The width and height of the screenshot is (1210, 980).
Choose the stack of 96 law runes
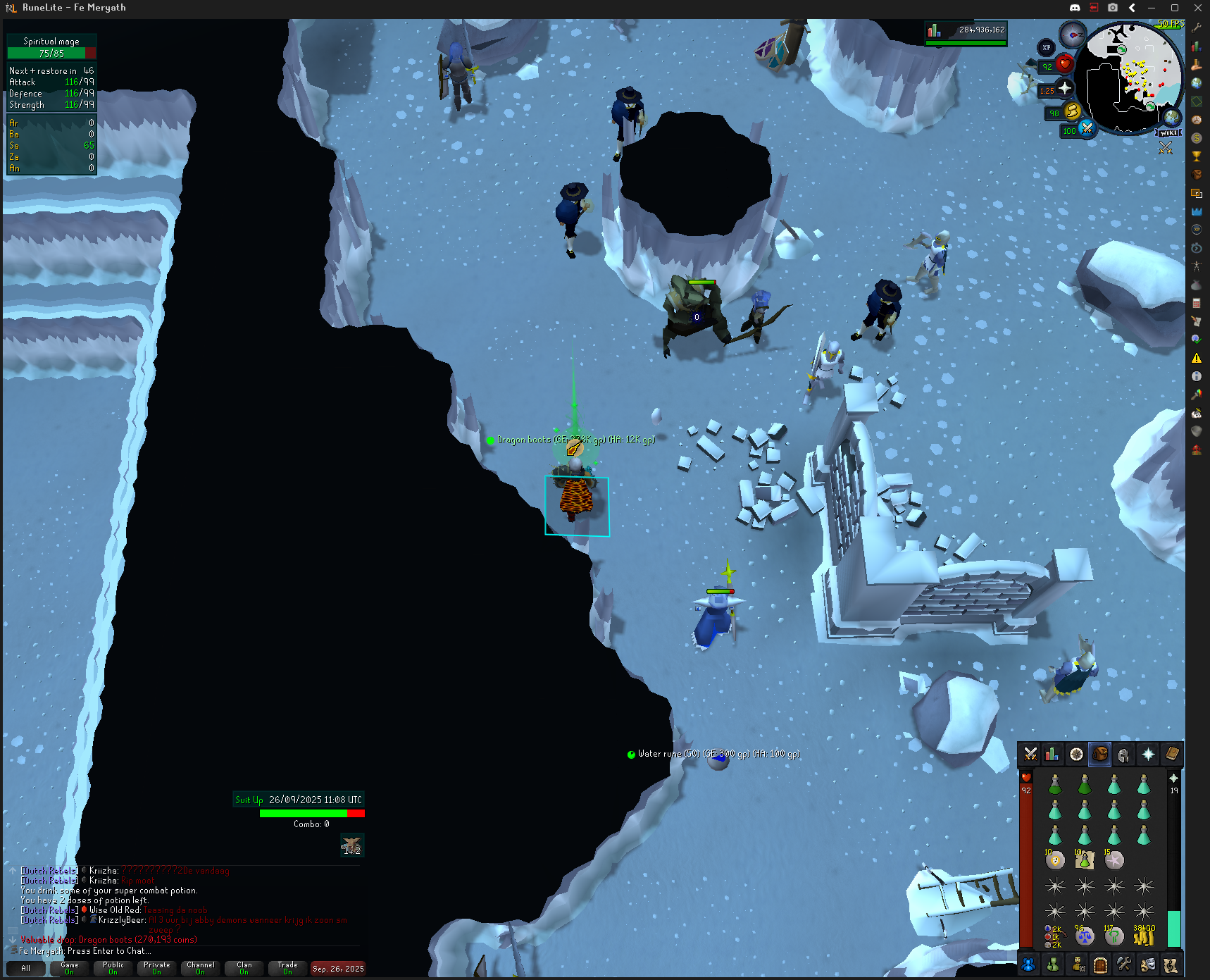1084,936
